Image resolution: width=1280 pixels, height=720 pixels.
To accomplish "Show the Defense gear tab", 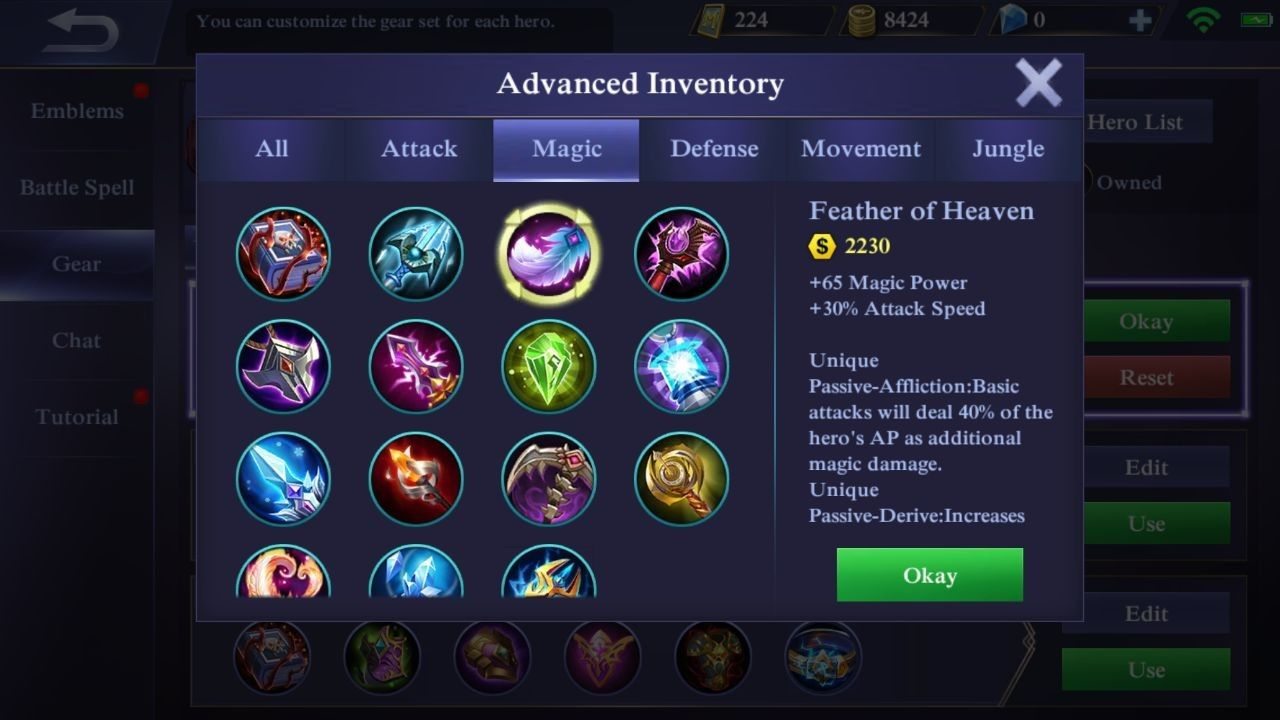I will 714,149.
